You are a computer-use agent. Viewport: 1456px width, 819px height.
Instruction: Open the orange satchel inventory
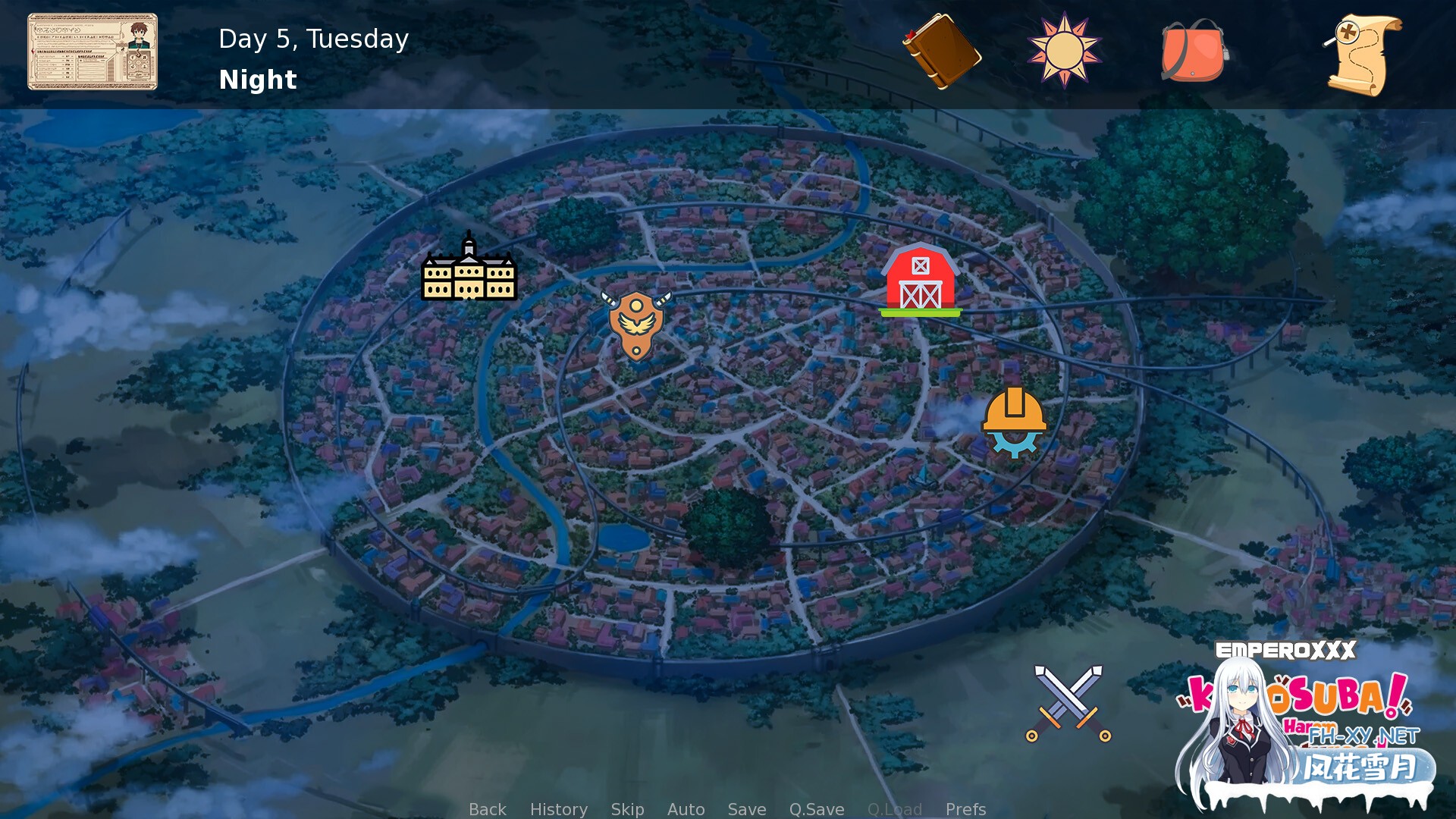pyautogui.click(x=1193, y=52)
